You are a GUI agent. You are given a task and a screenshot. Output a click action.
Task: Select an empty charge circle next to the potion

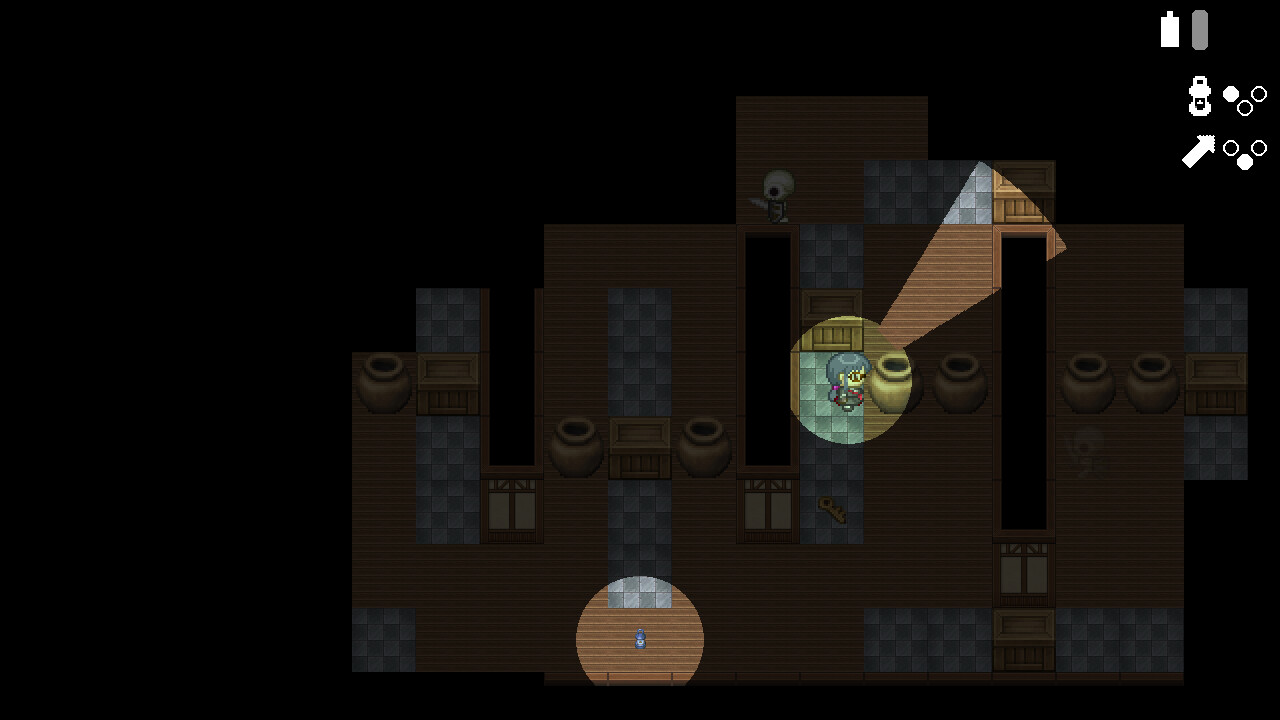click(1259, 94)
